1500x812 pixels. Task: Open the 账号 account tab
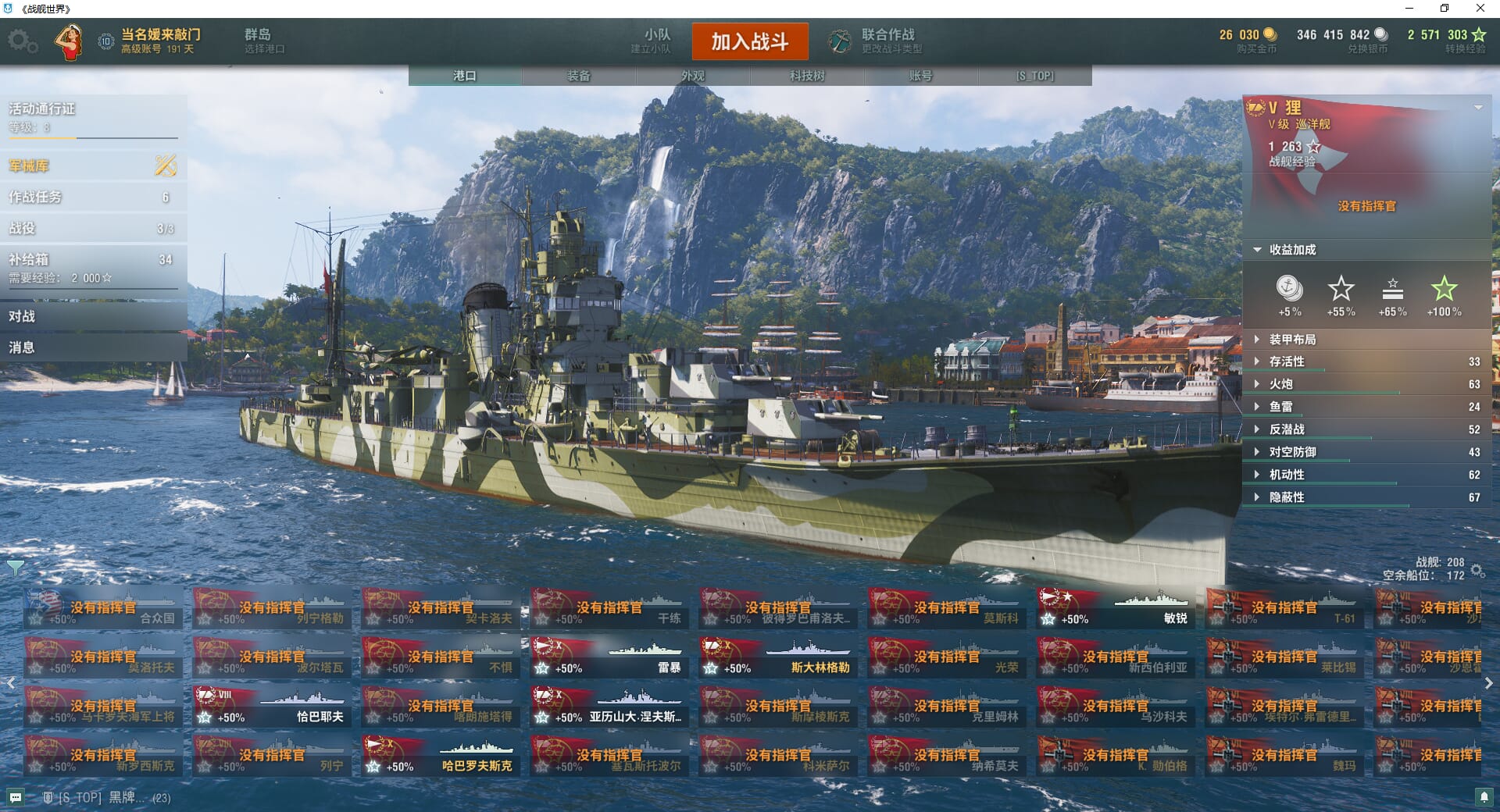pos(920,76)
